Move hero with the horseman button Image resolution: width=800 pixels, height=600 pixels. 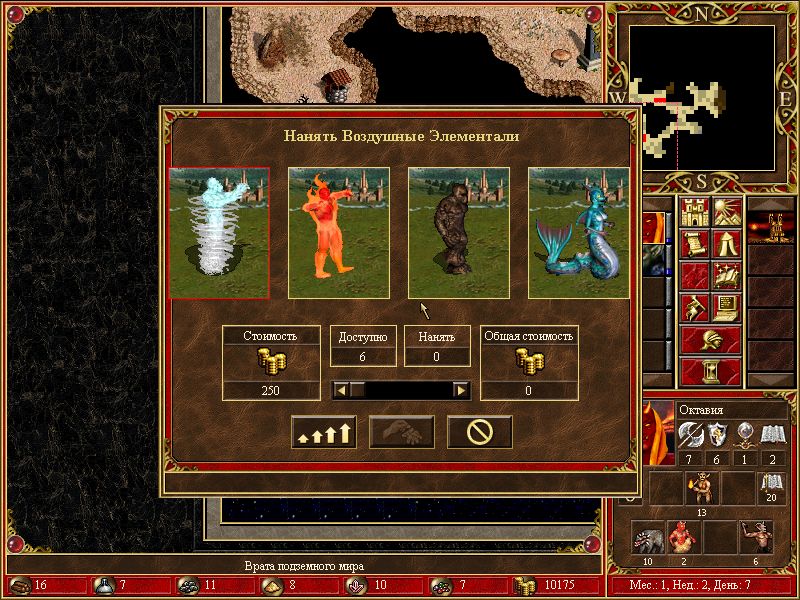pyautogui.click(x=695, y=308)
